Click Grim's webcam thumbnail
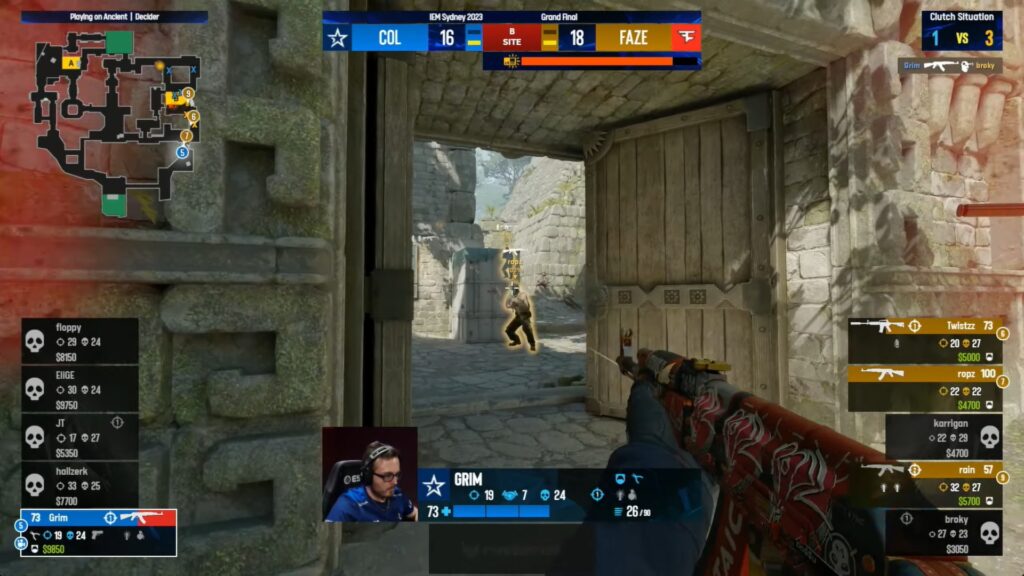This screenshot has height=576, width=1024. pos(369,474)
